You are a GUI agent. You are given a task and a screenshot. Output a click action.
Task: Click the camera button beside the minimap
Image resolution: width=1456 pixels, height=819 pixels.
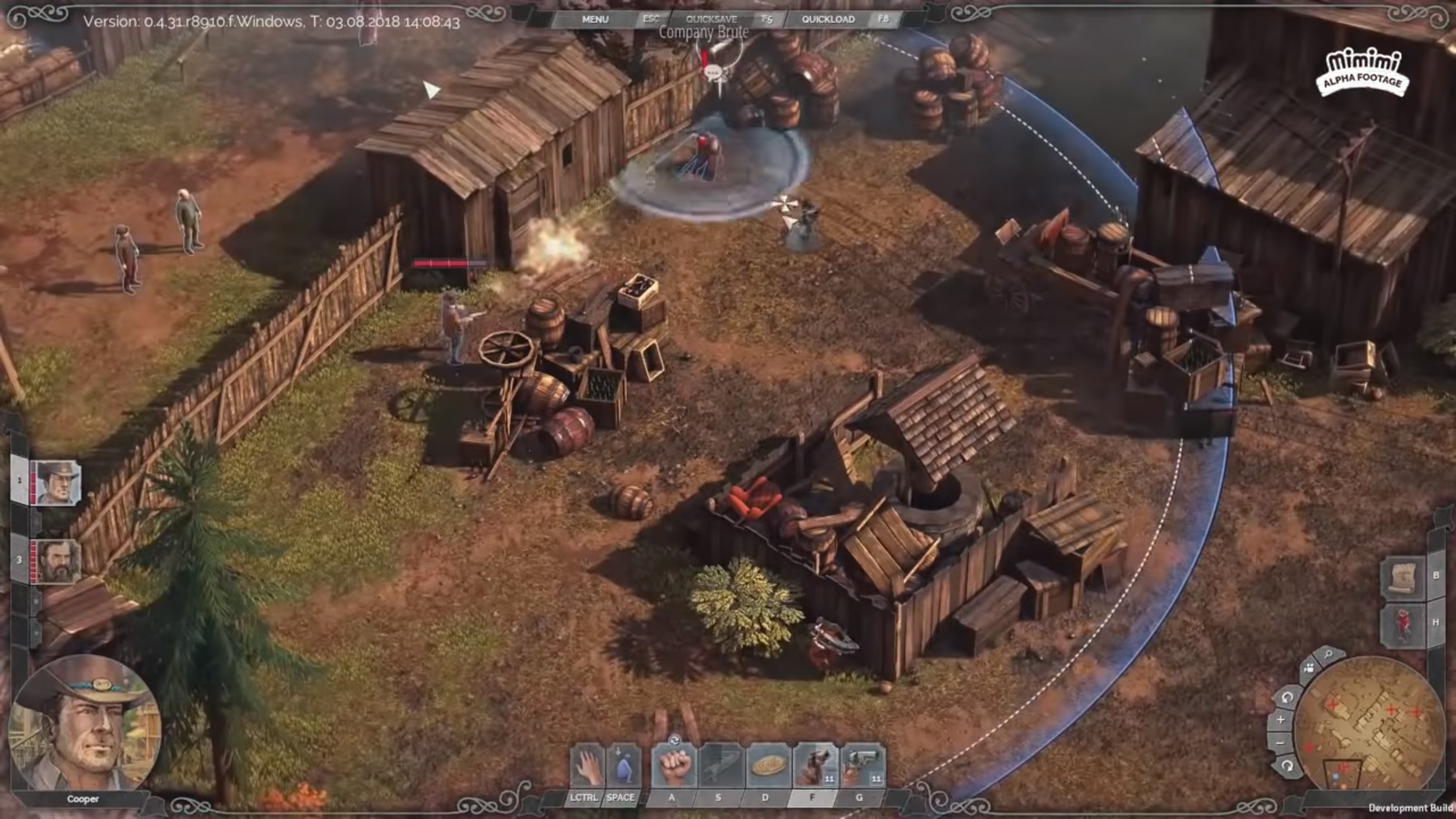pyautogui.click(x=1308, y=669)
